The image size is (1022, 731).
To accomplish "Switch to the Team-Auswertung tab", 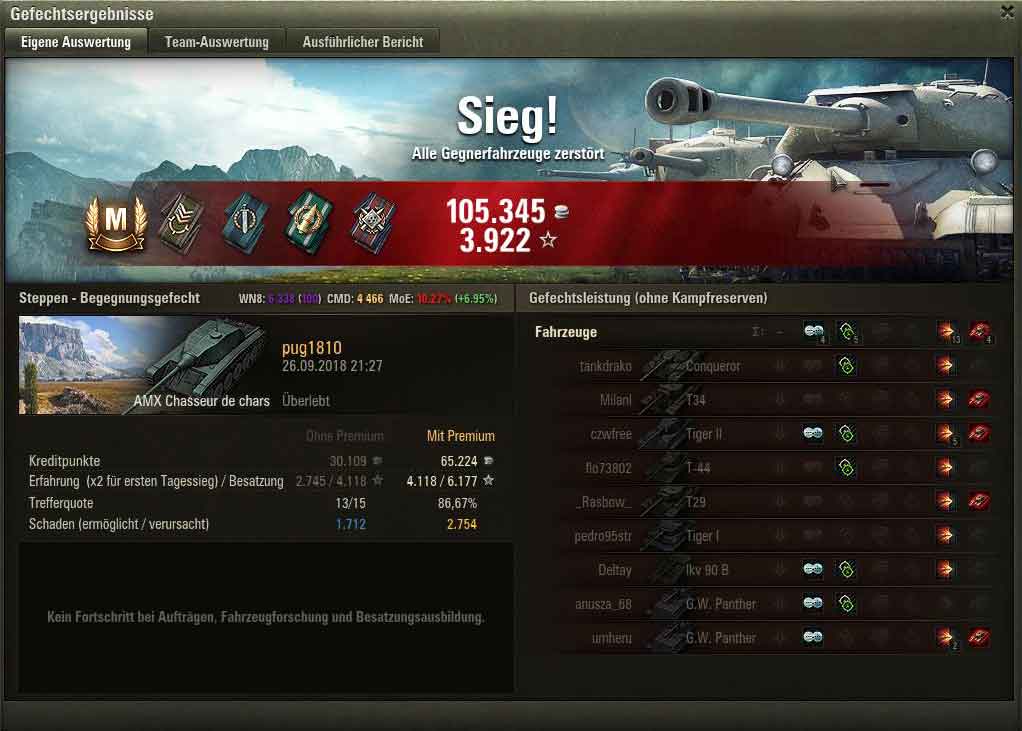I will point(217,42).
